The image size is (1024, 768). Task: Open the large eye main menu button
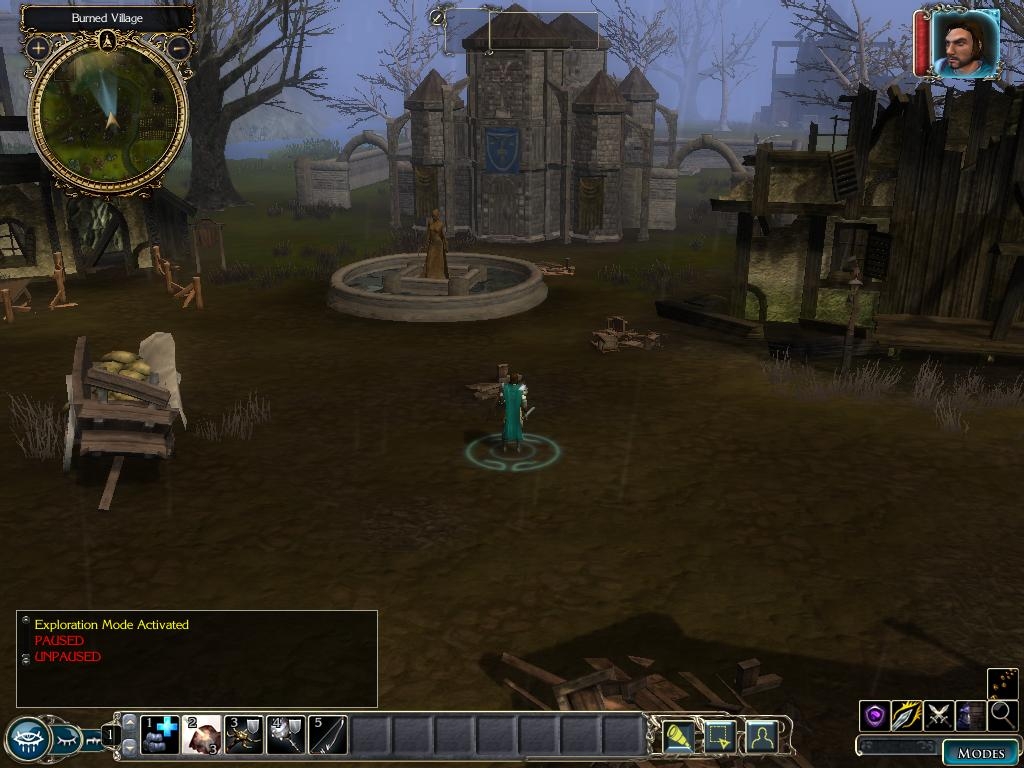(x=27, y=740)
